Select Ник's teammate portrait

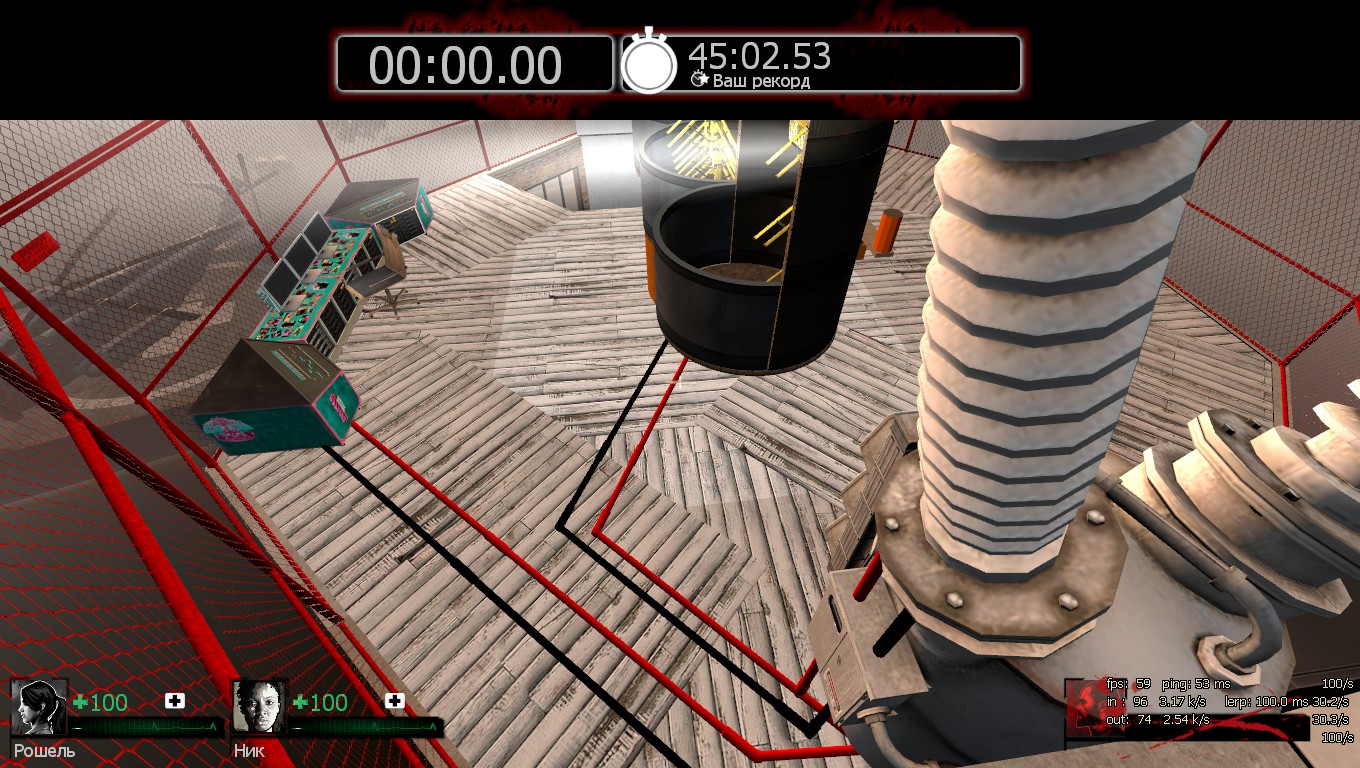[259, 707]
